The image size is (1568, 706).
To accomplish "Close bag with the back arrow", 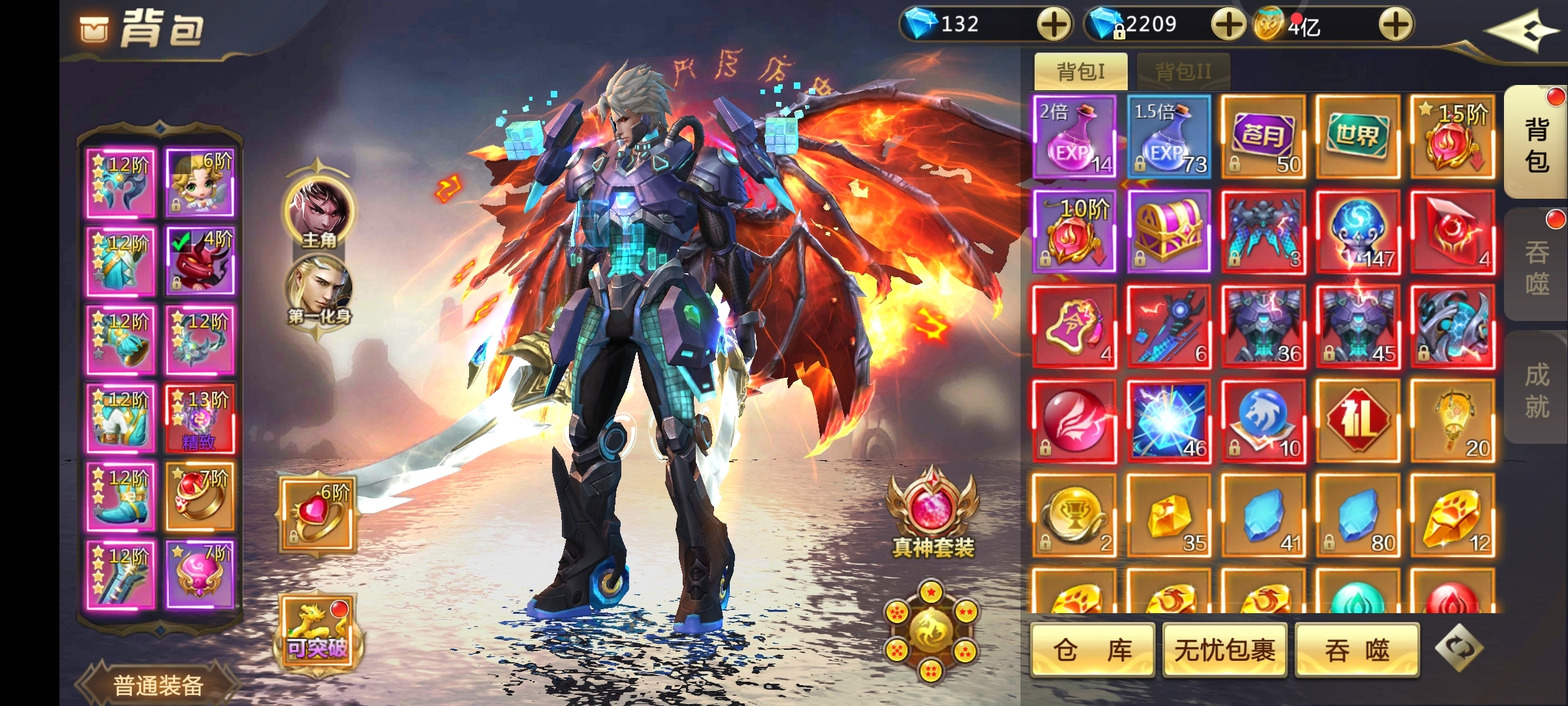I will coord(1520,30).
